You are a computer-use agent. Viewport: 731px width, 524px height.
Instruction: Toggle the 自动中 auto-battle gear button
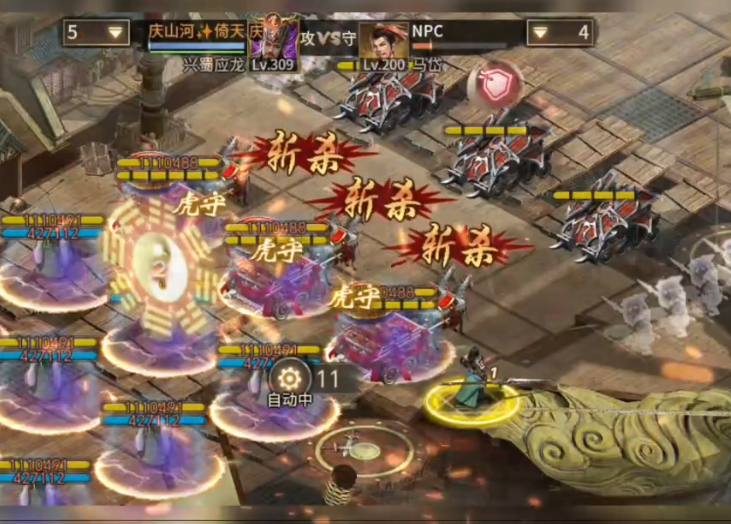click(291, 380)
